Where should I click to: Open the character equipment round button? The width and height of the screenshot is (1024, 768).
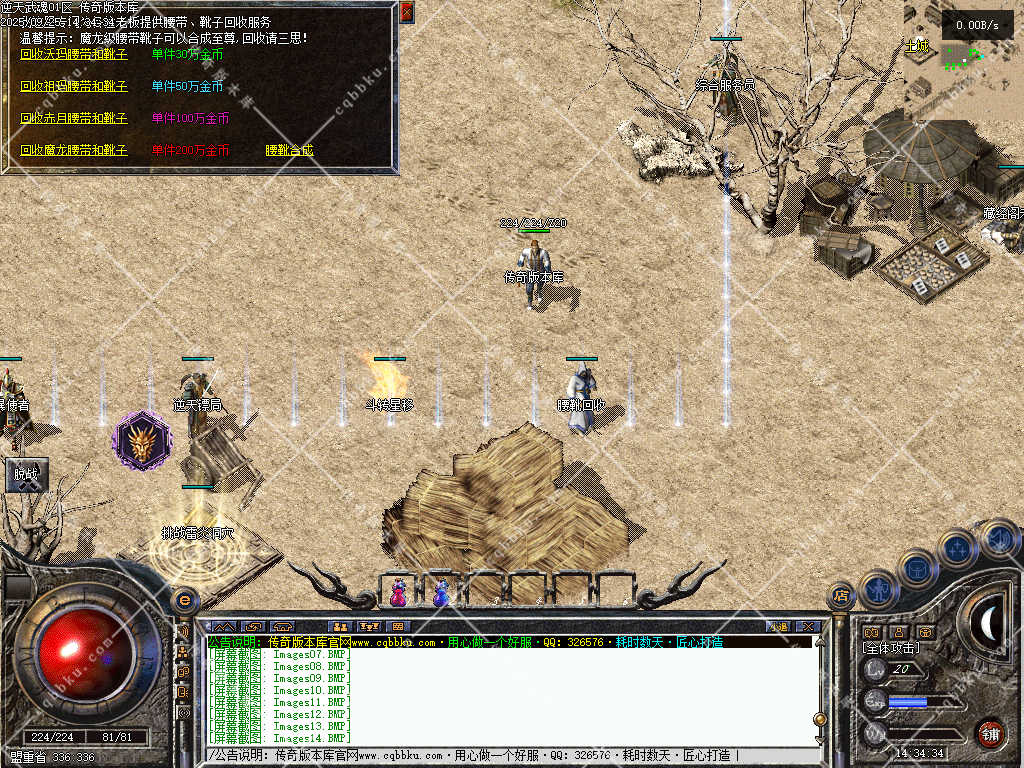coord(878,589)
